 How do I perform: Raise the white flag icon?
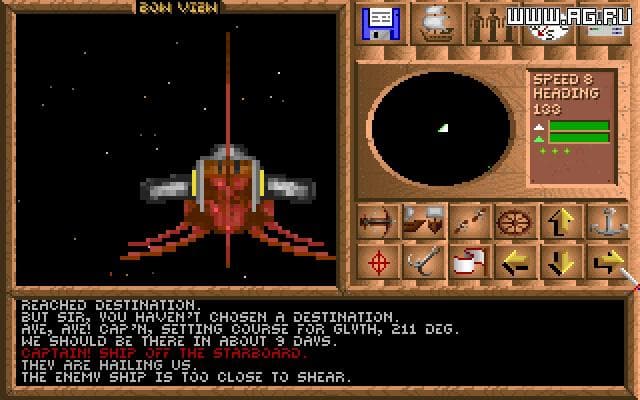pyautogui.click(x=468, y=263)
